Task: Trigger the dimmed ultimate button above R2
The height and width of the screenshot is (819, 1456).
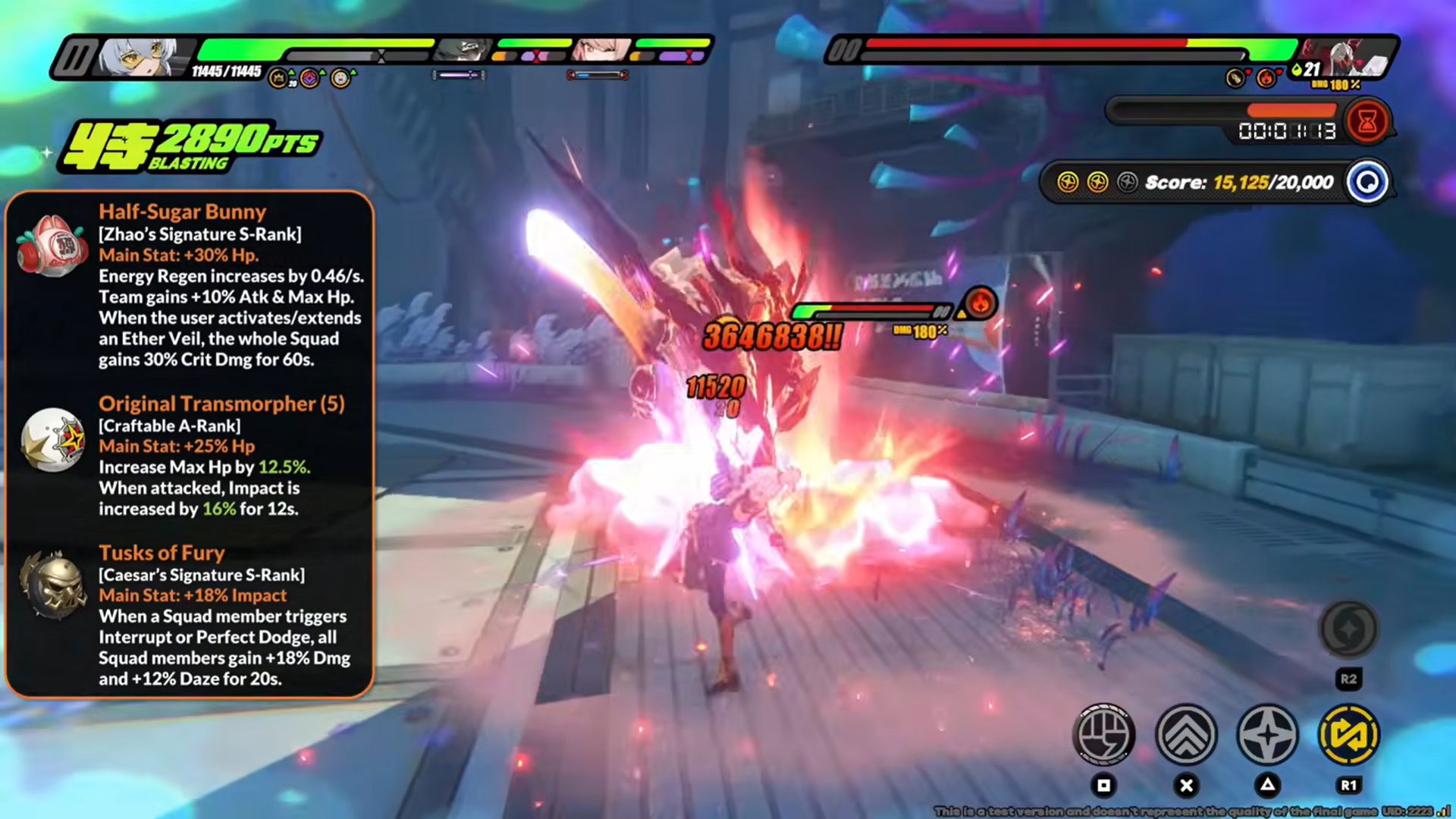Action: [1348, 629]
